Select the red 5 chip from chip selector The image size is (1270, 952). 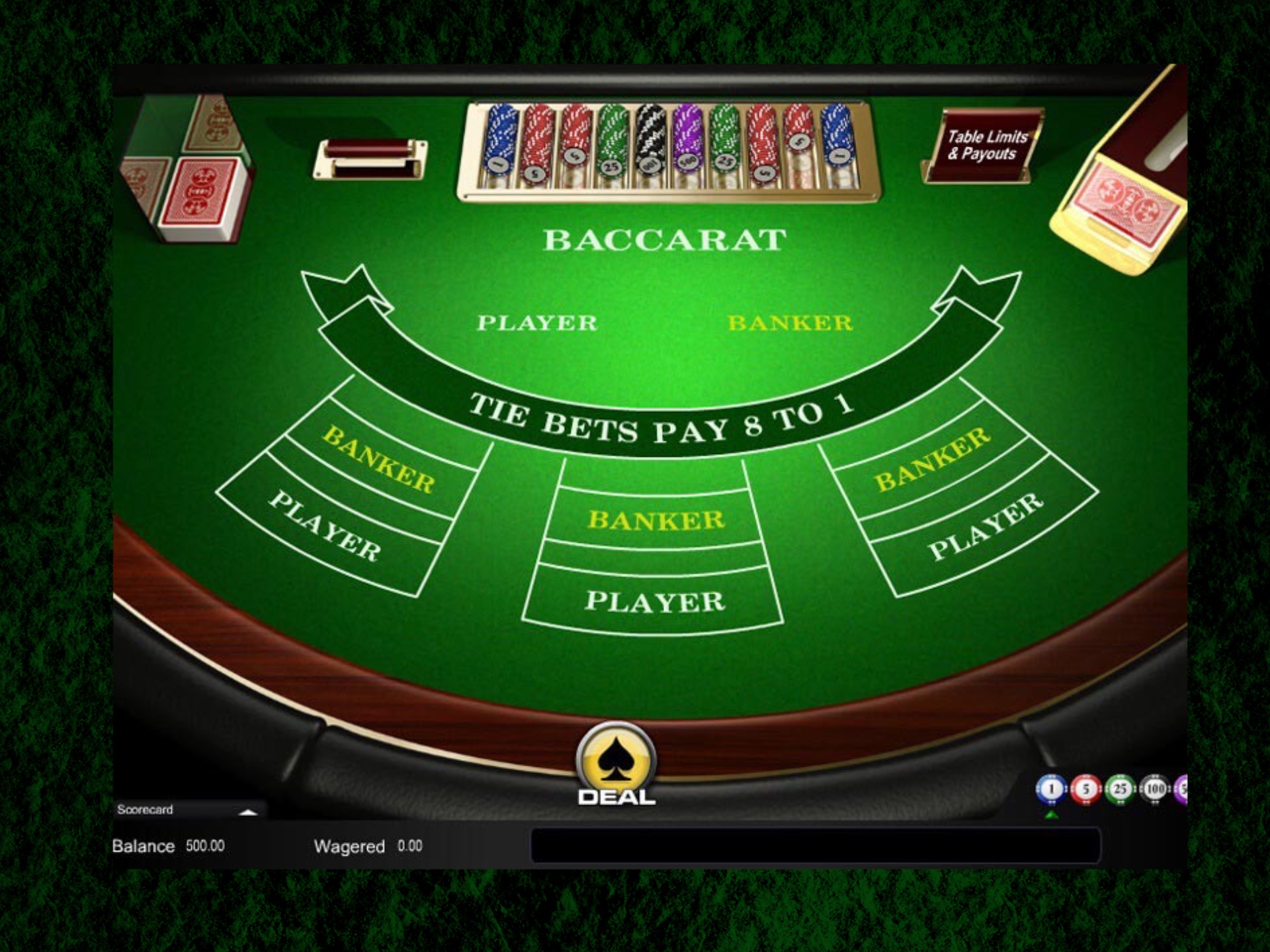point(1086,789)
